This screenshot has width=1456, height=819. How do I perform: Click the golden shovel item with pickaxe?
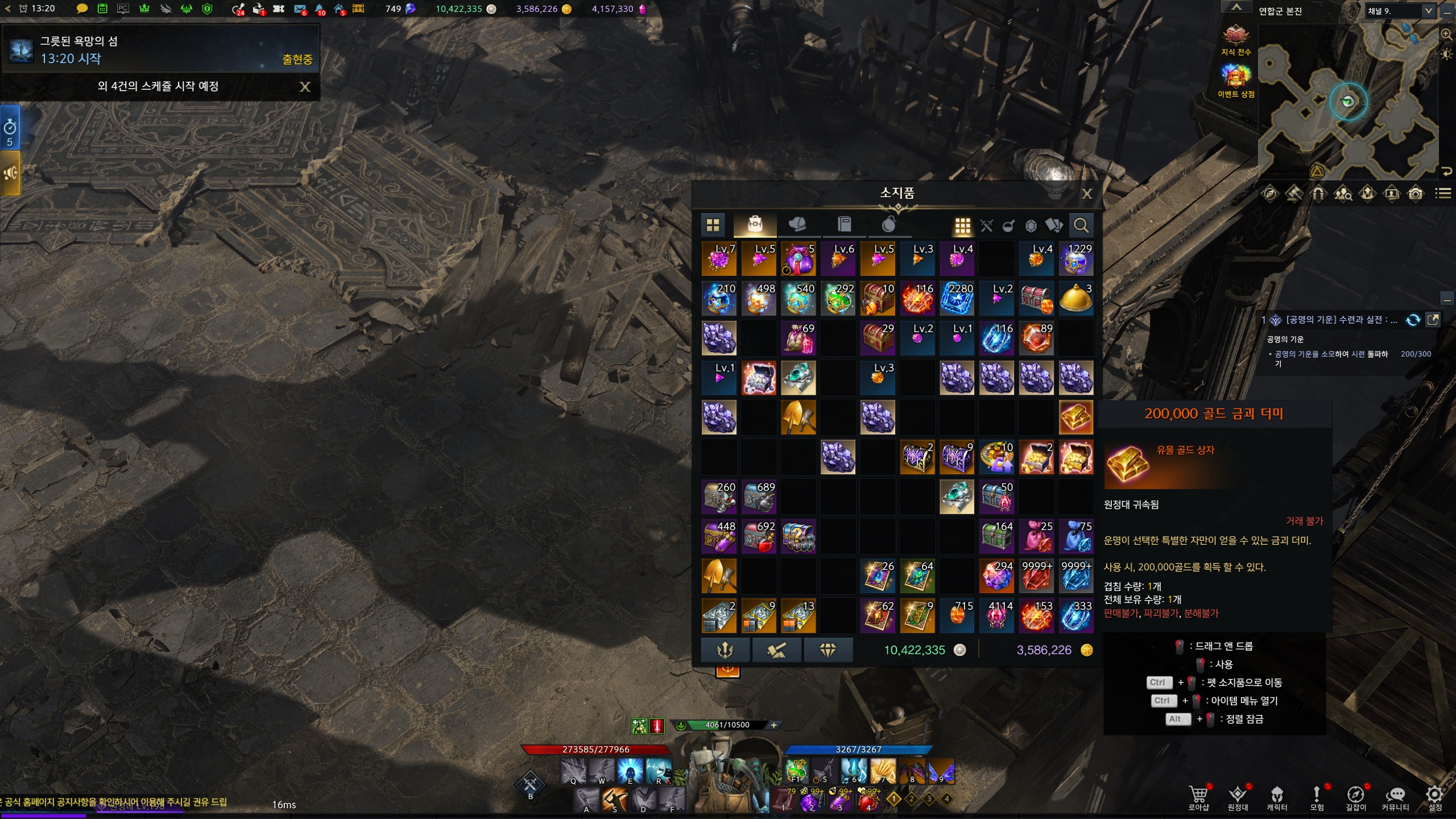coord(798,417)
